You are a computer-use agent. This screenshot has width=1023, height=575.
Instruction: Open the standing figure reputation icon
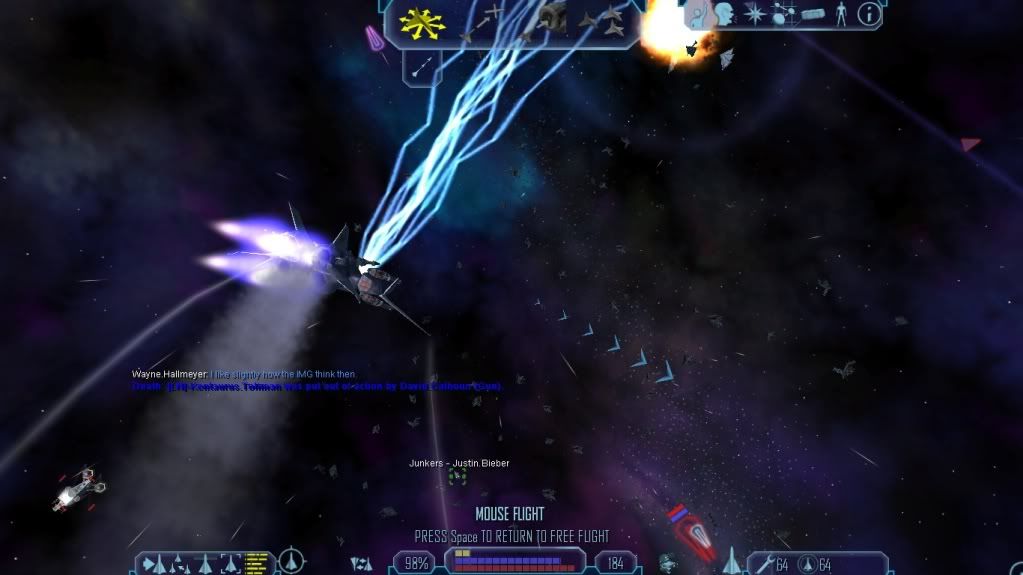840,14
